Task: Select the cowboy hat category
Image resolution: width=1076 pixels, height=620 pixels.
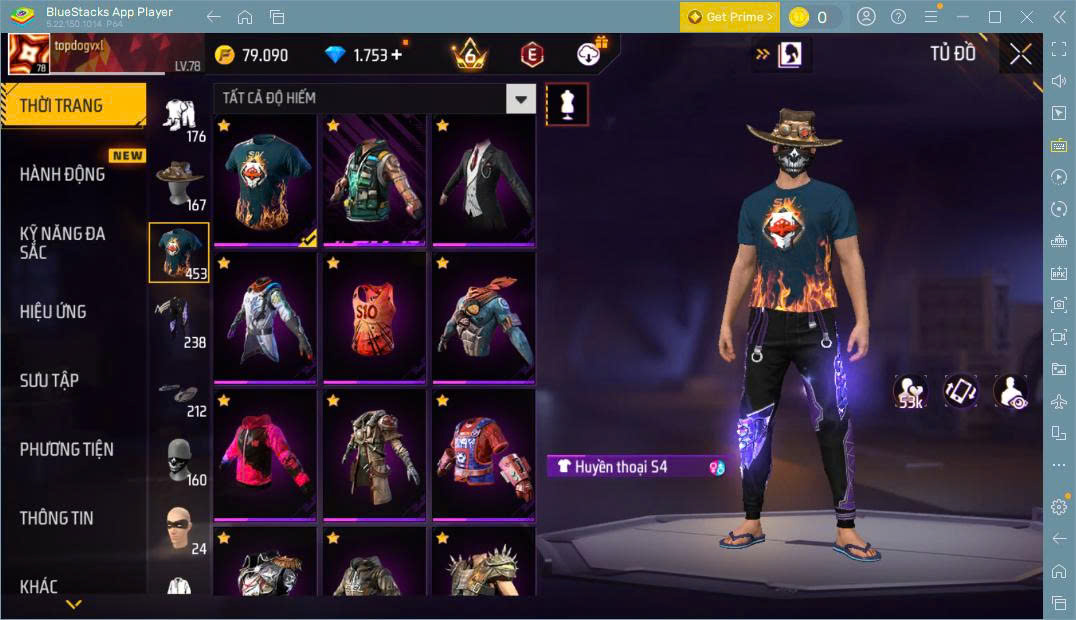Action: [x=180, y=180]
